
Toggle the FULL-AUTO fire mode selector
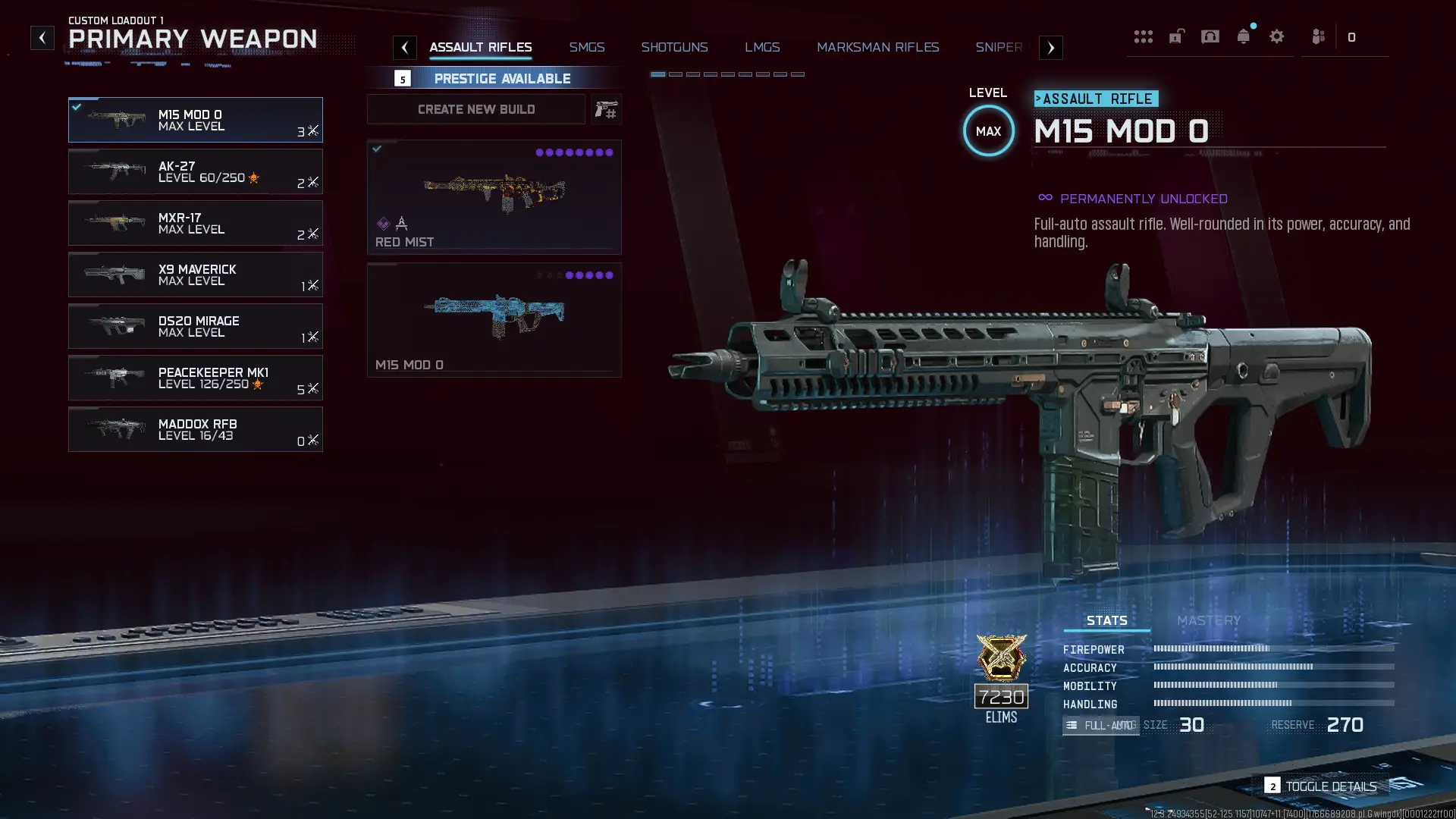[1100, 725]
